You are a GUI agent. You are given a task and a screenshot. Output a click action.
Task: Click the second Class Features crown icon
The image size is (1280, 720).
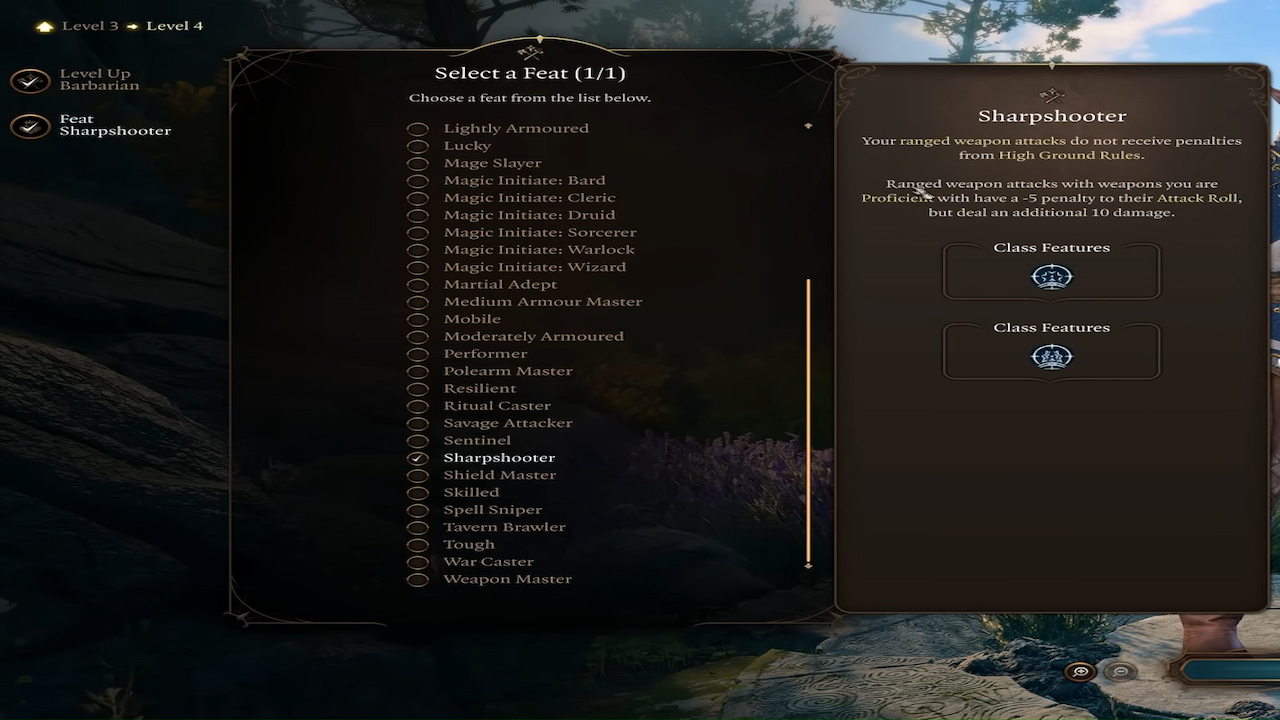[1051, 357]
